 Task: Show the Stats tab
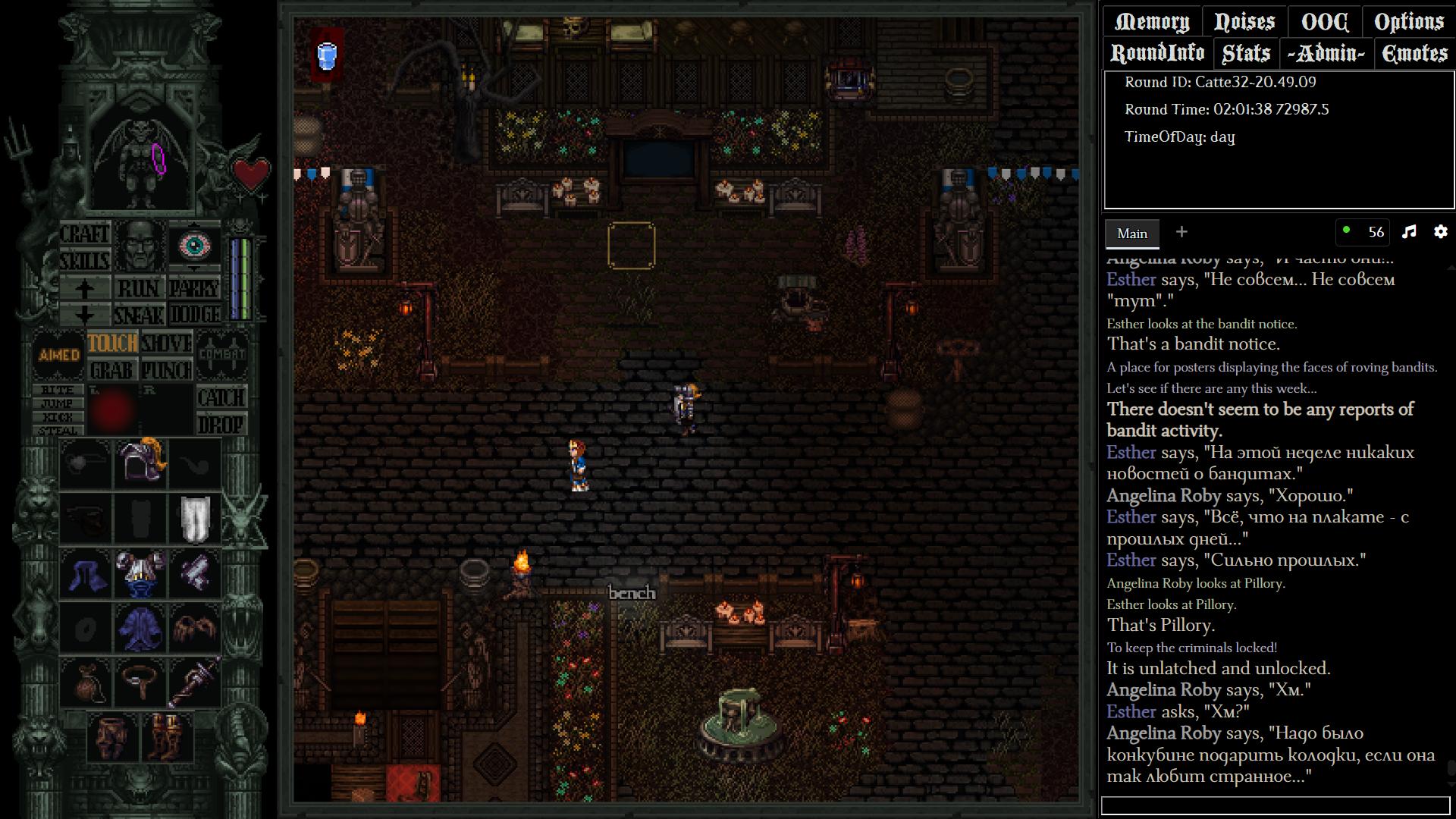(1246, 53)
